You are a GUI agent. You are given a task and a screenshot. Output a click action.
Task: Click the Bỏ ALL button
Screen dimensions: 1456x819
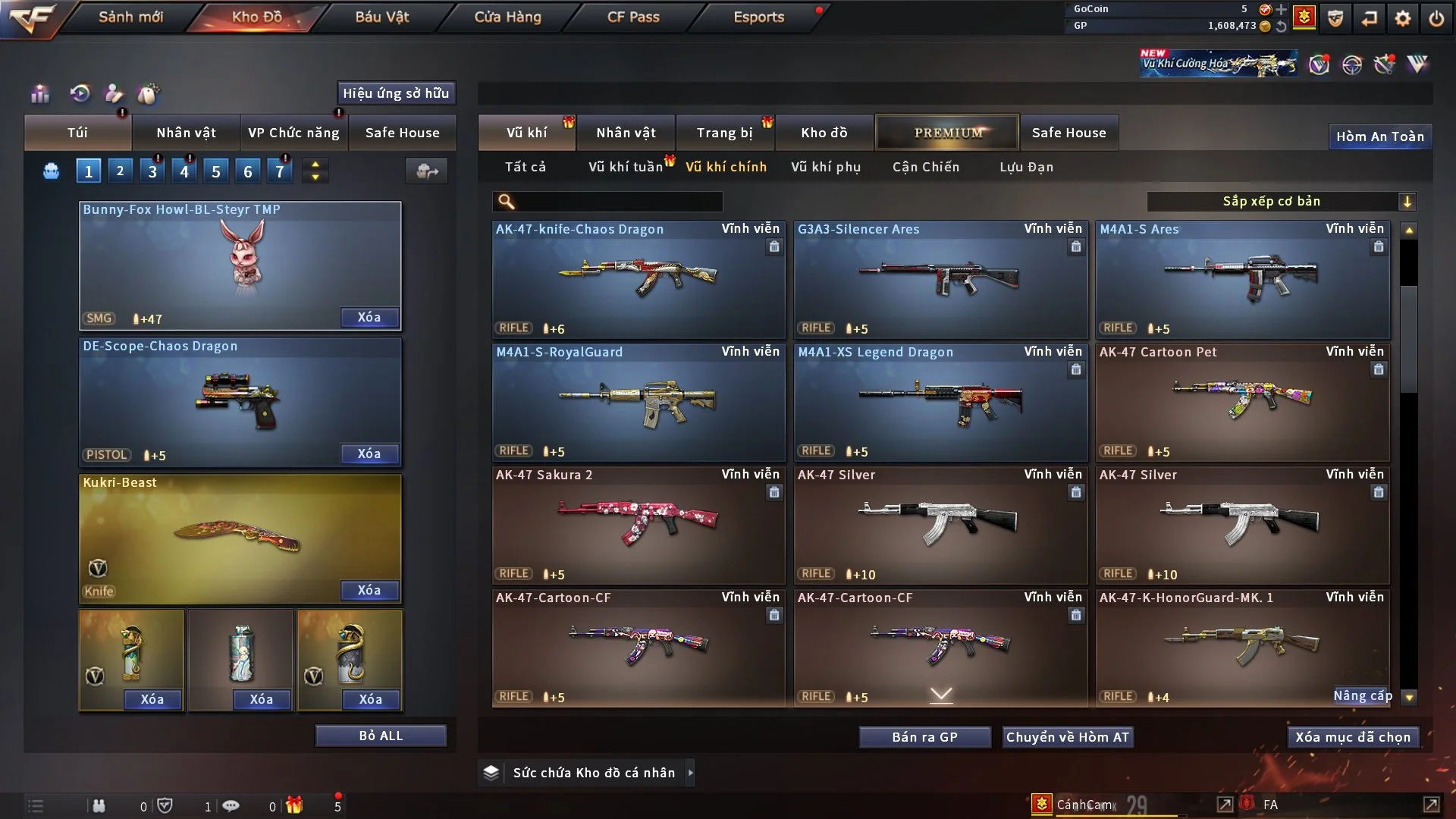pos(381,736)
